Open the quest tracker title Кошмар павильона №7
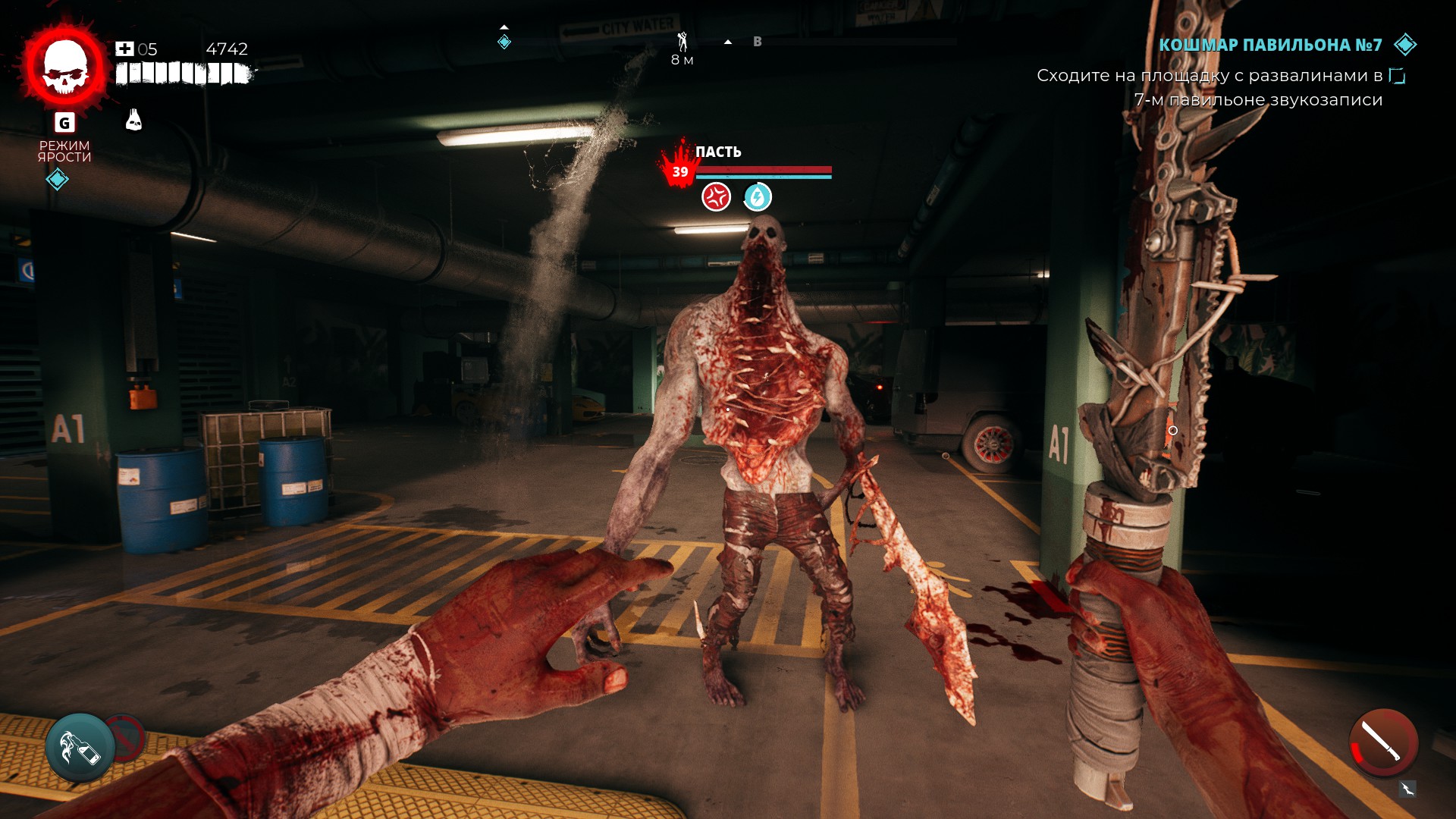This screenshot has width=1456, height=819. pos(1270,45)
